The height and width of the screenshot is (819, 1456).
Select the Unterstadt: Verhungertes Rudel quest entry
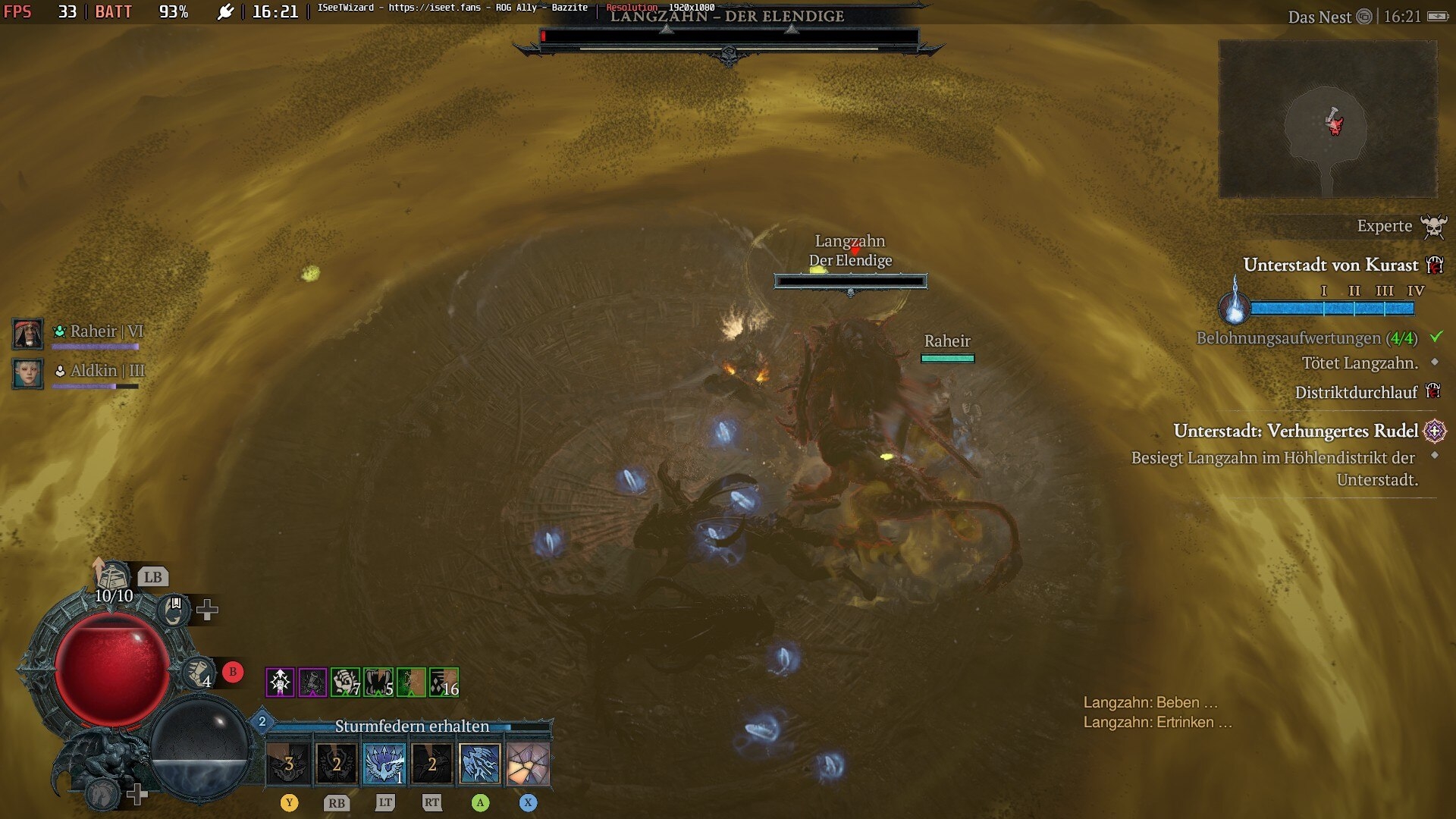pos(1295,431)
